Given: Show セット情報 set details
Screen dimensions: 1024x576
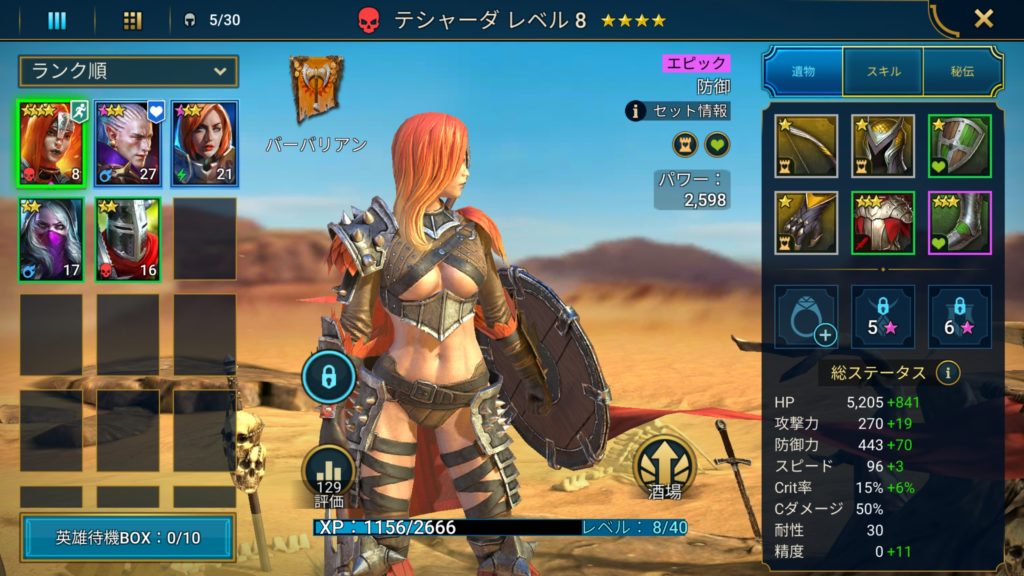Looking at the screenshot, I should 678,111.
